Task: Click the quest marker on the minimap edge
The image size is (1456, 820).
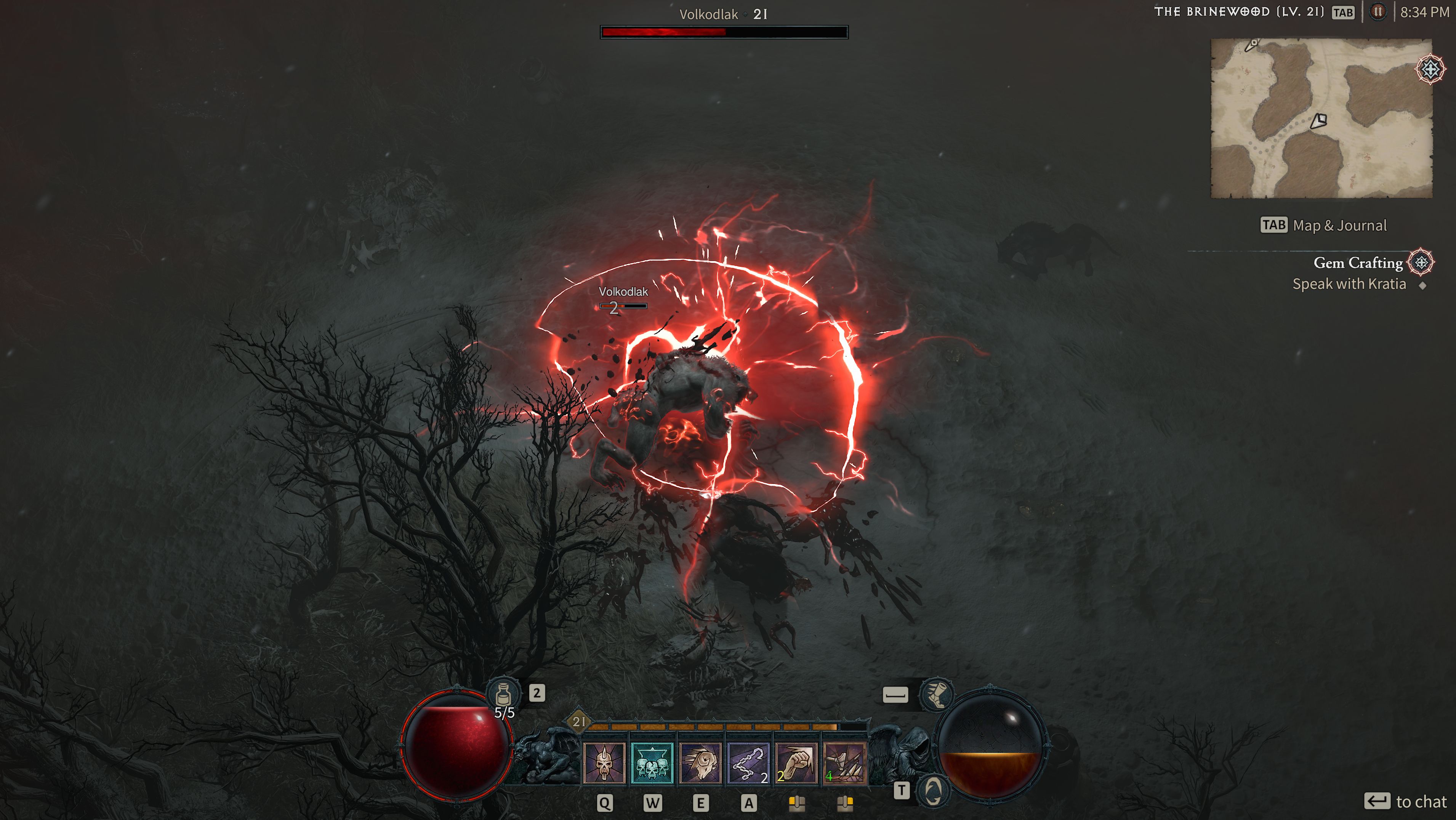Action: pos(1430,69)
